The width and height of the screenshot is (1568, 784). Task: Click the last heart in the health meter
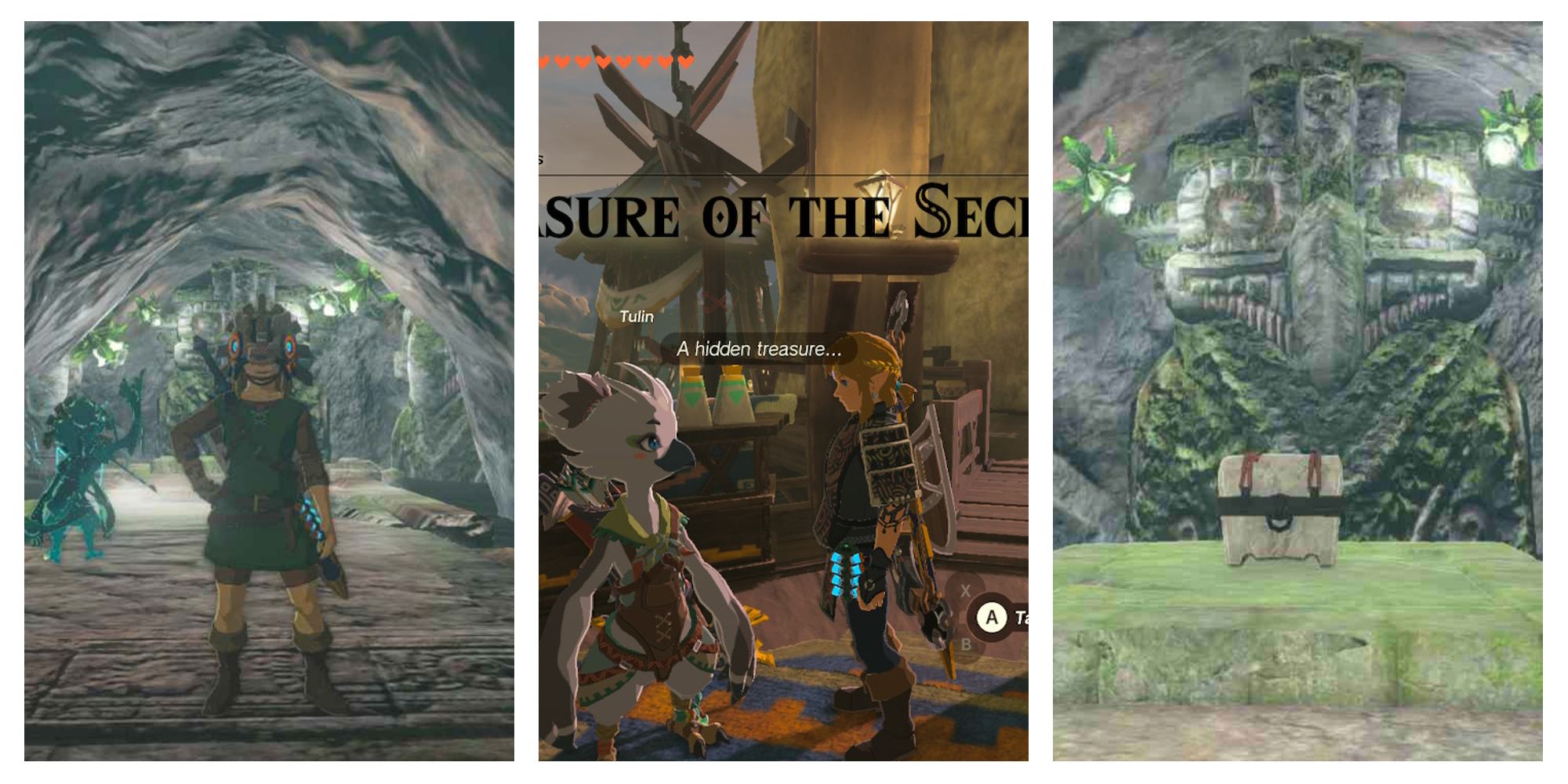(x=687, y=60)
